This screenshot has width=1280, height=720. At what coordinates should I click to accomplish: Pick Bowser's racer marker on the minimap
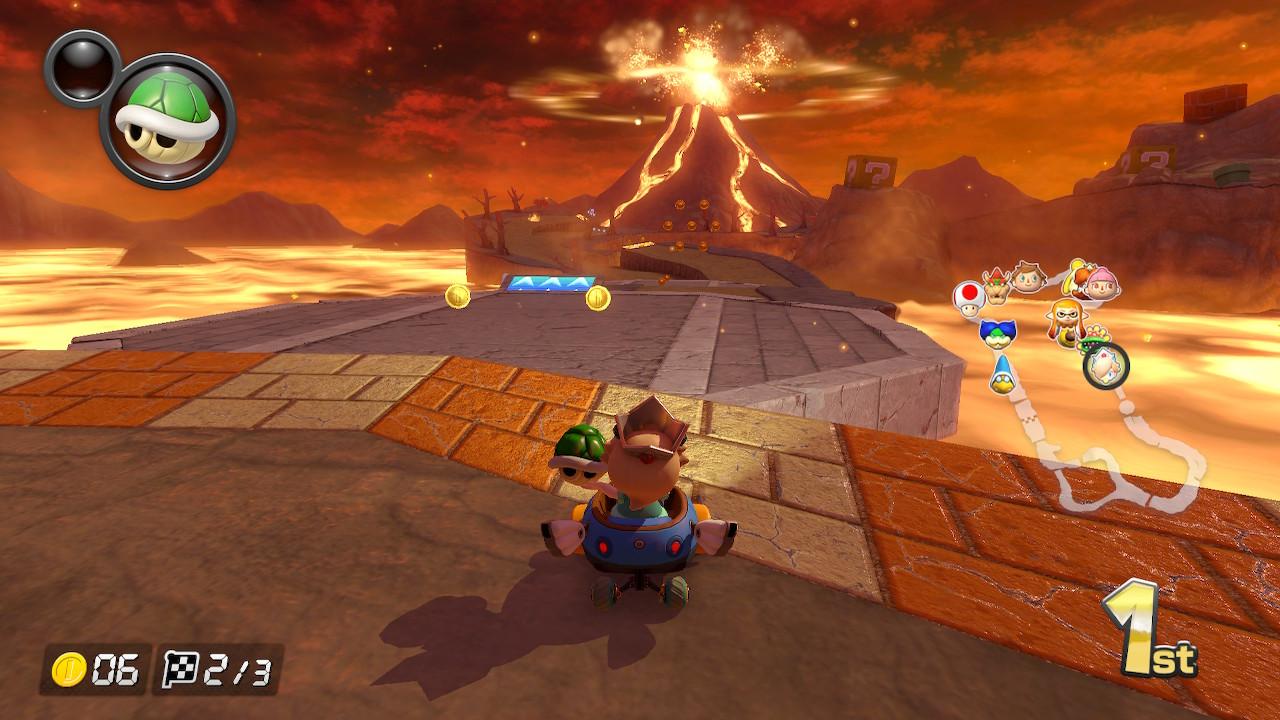point(998,286)
